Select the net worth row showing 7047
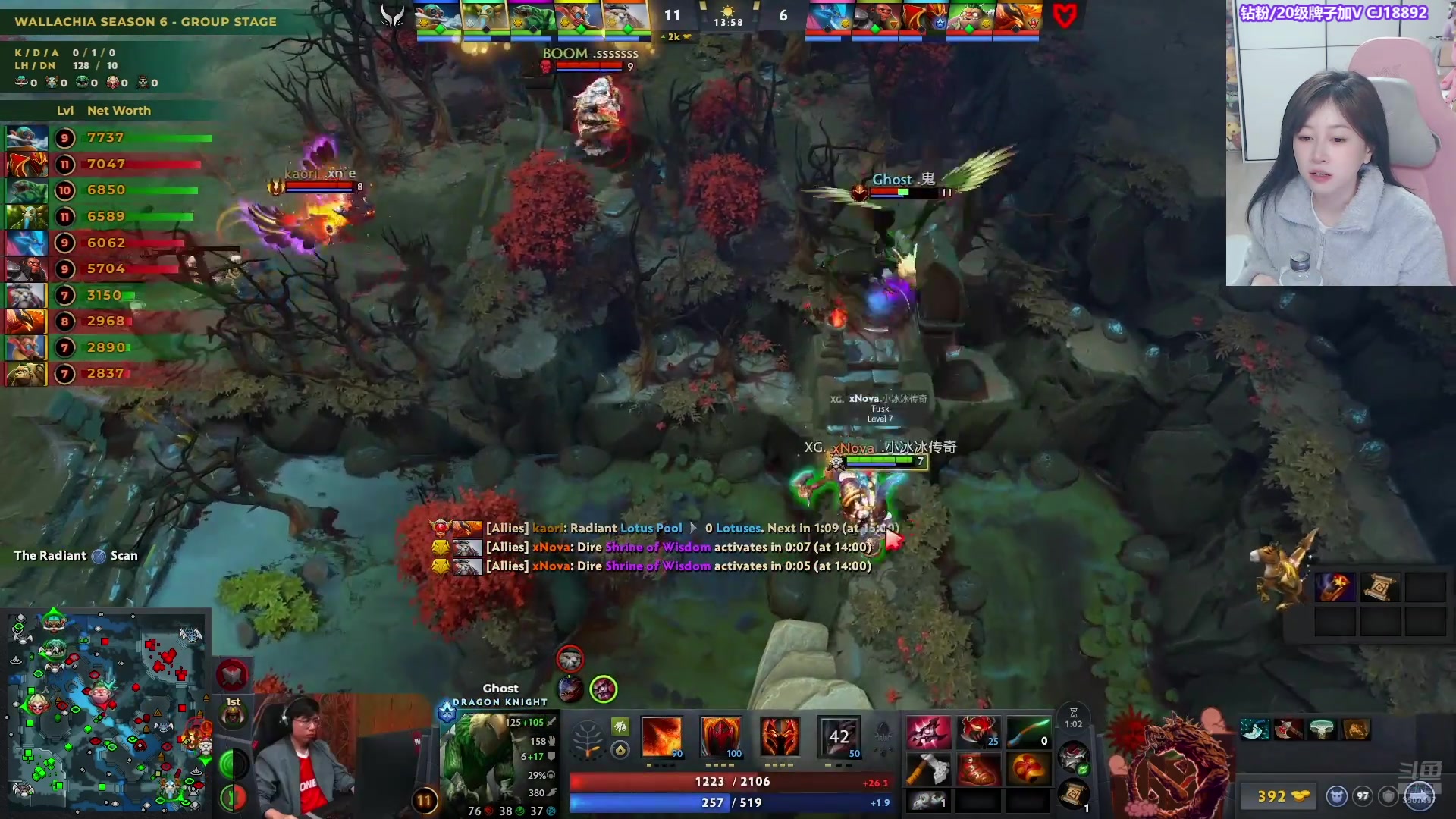 tap(114, 165)
